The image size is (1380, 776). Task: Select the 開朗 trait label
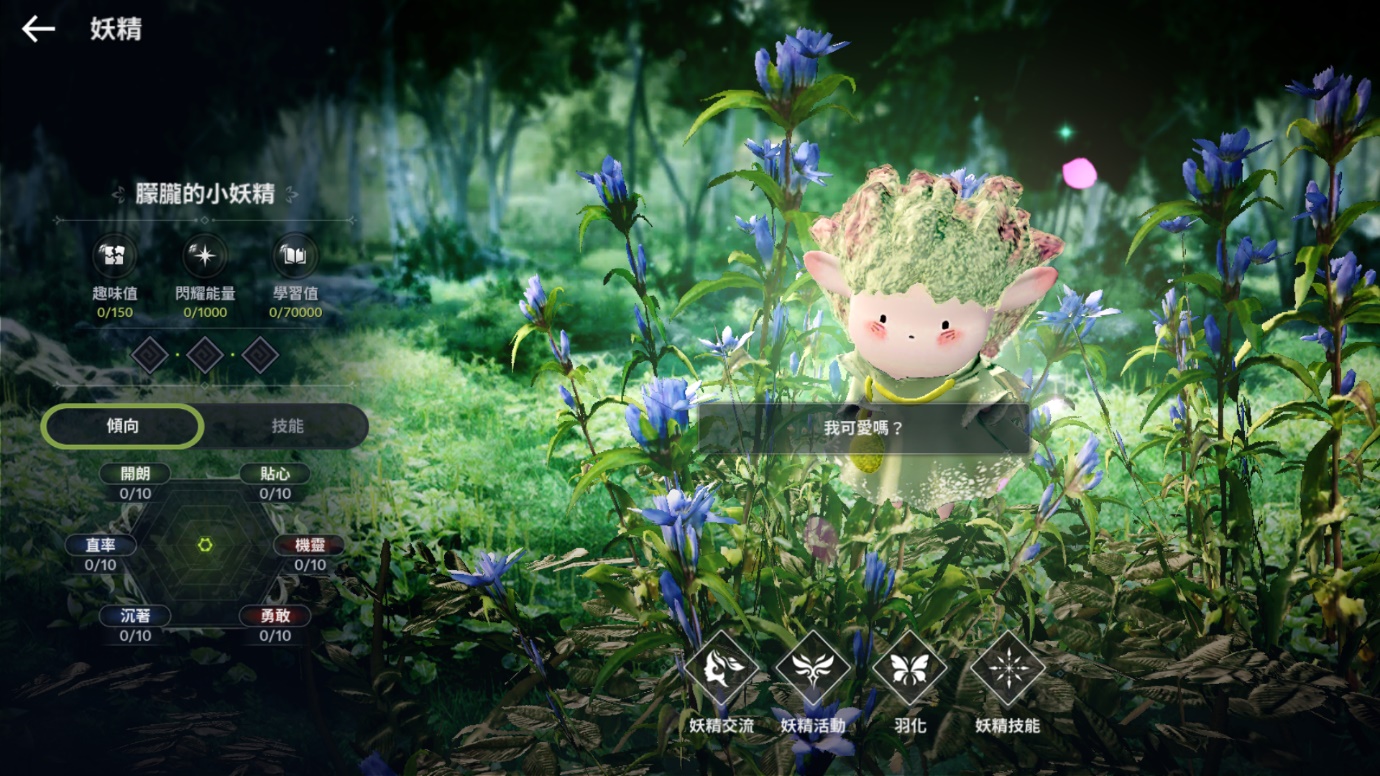point(135,474)
